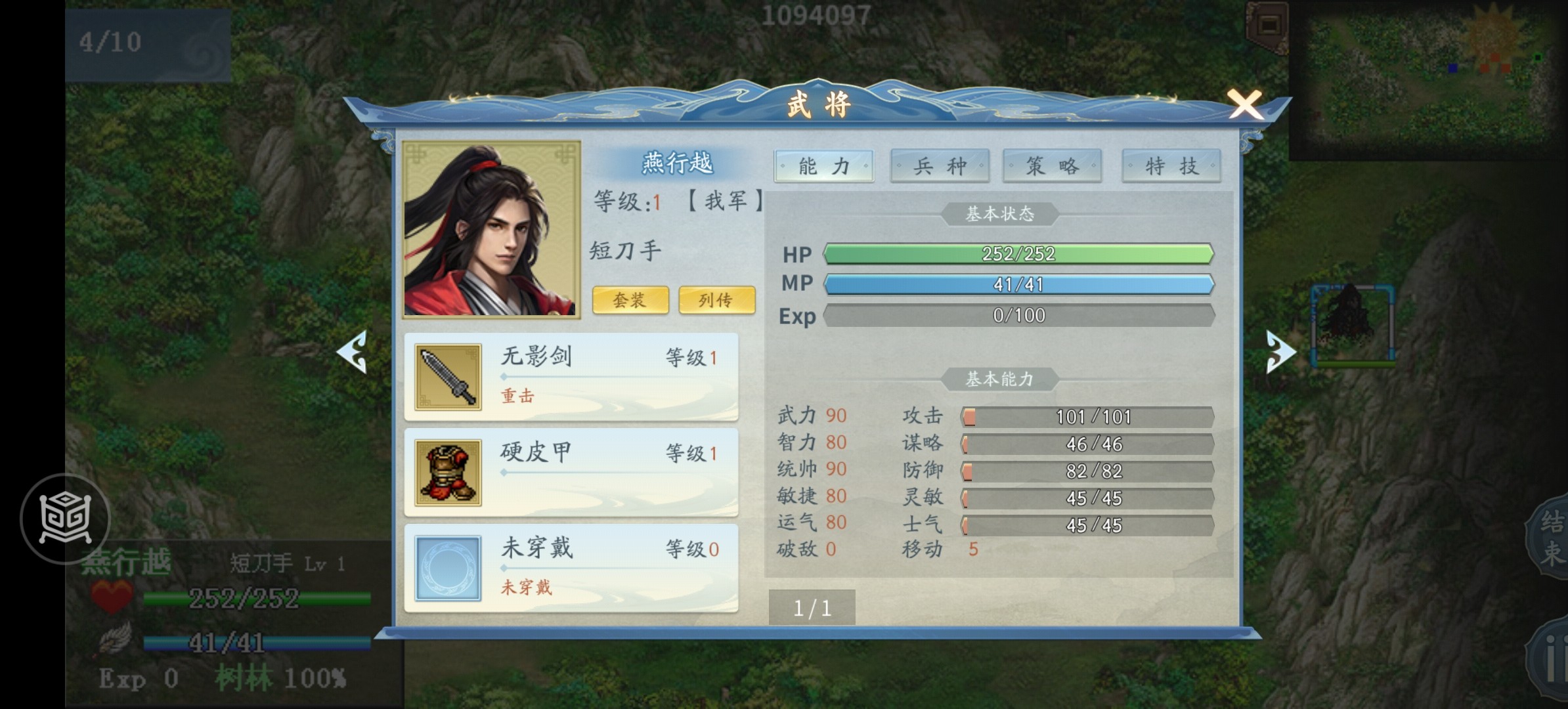
Task: View the 列传 biography
Action: 716,301
